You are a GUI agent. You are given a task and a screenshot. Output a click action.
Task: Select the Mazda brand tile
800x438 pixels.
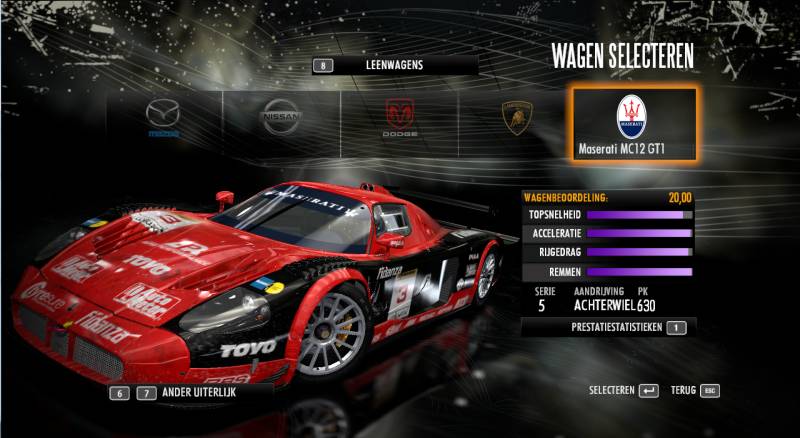[163, 118]
